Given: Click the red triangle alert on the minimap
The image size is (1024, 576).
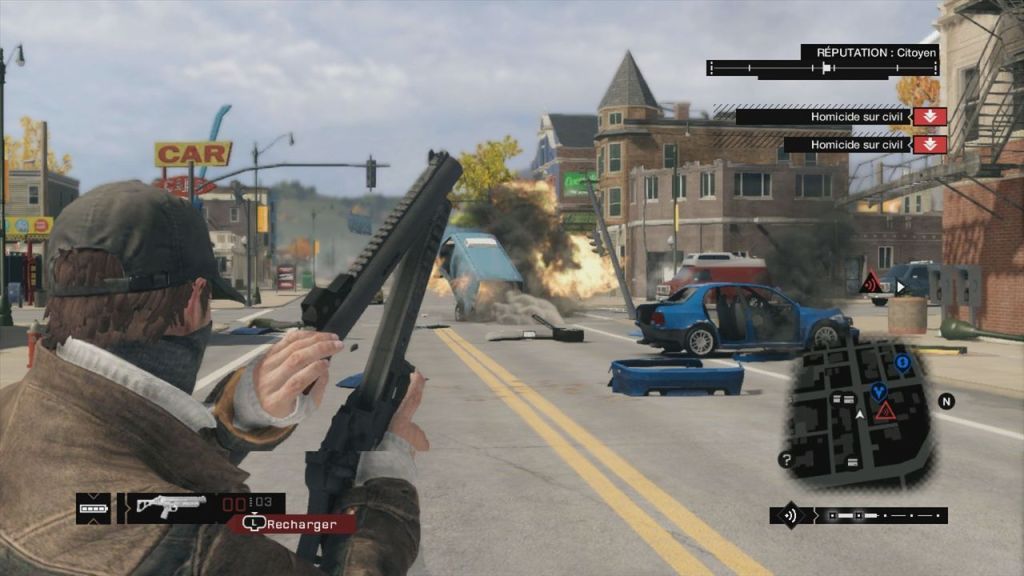Looking at the screenshot, I should tap(885, 411).
